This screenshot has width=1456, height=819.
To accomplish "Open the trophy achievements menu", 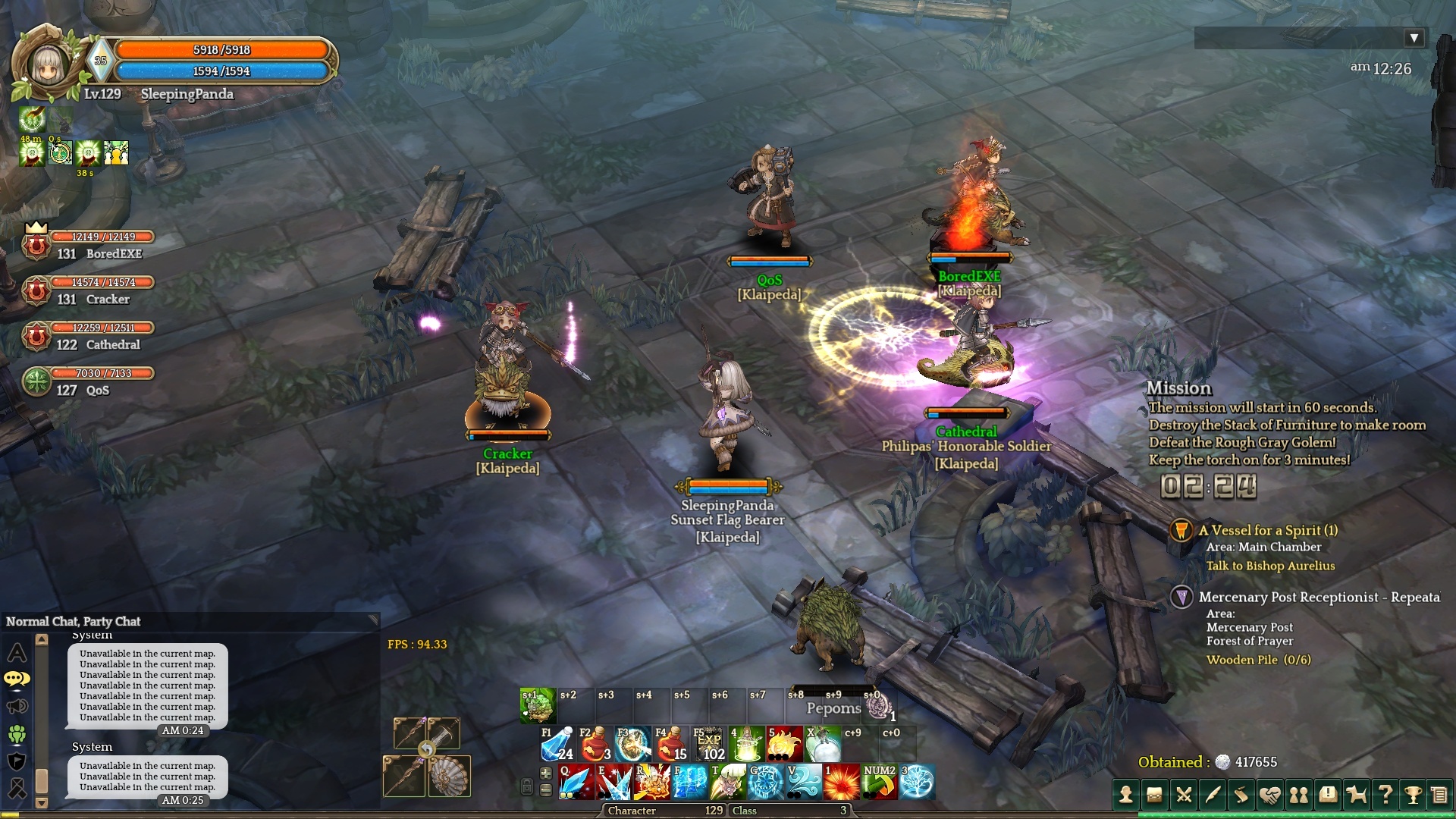I will pos(1413,795).
